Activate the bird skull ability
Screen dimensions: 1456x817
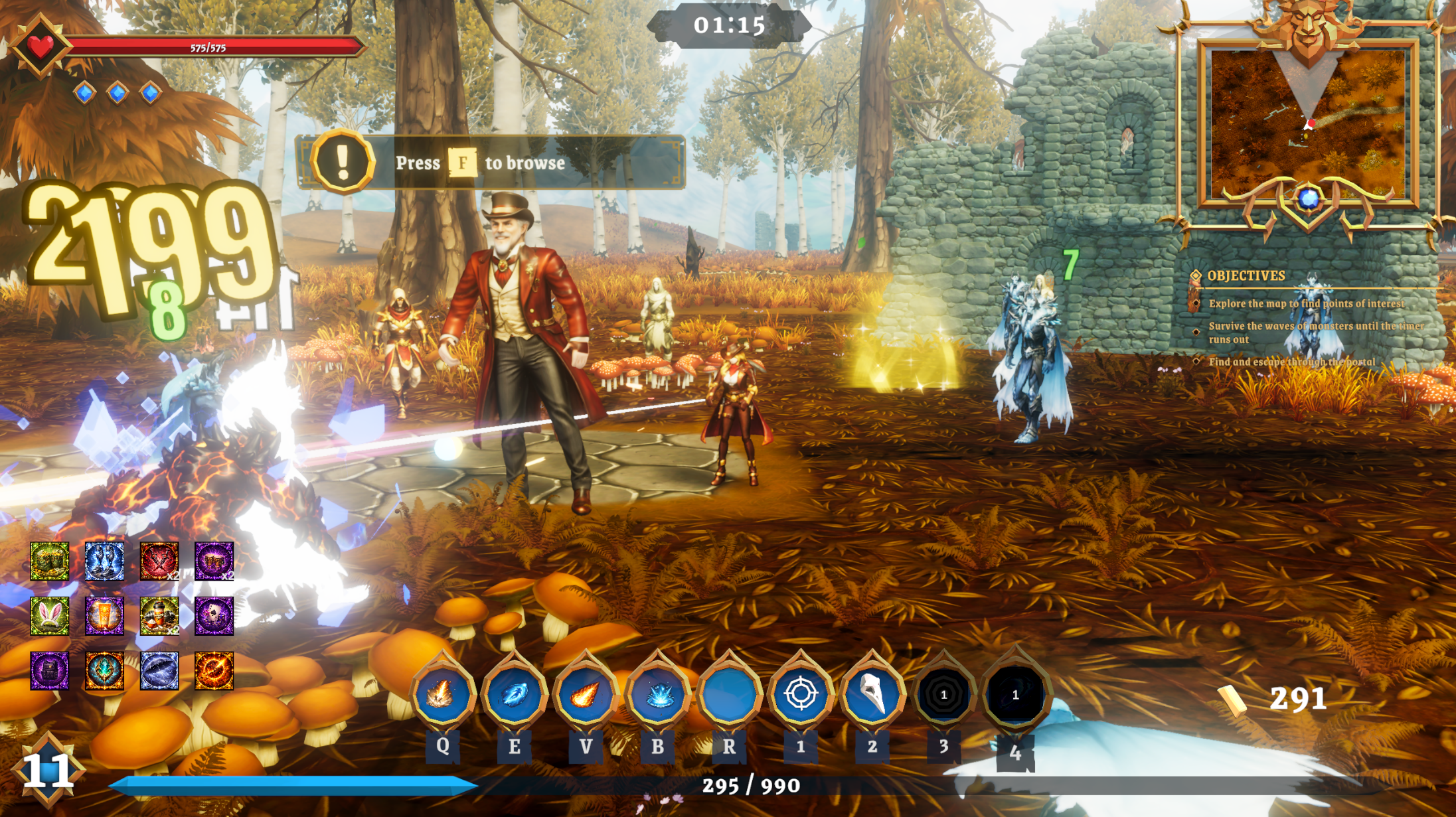click(x=872, y=694)
